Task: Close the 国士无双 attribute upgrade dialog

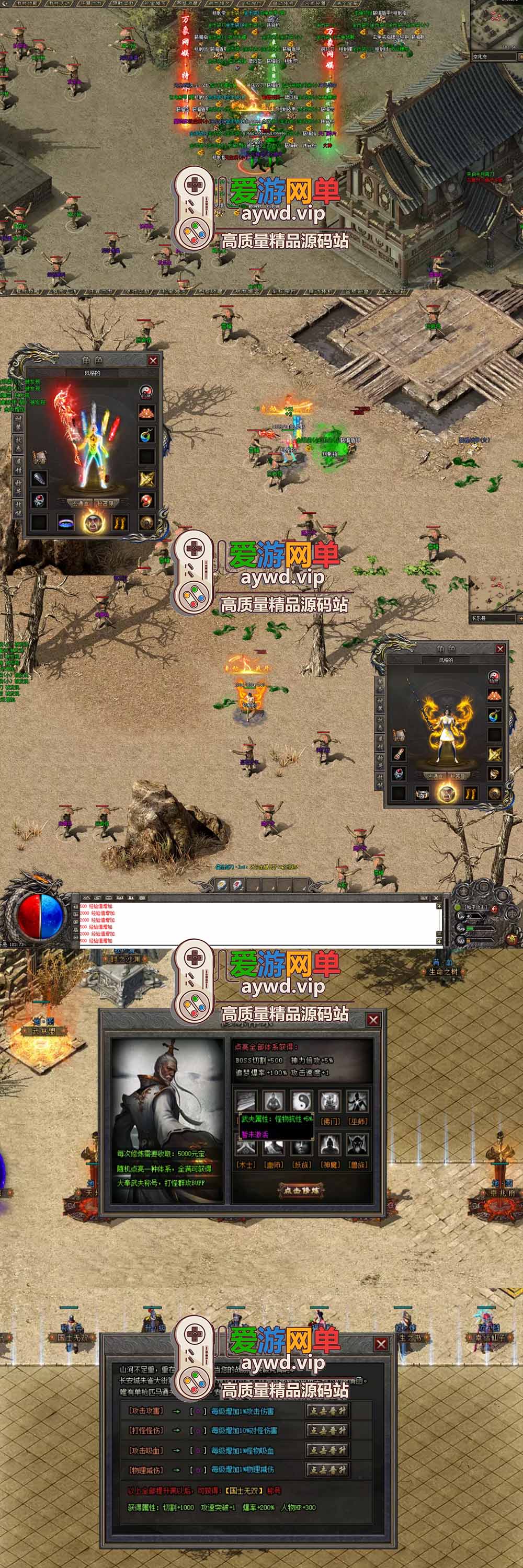Action: [x=381, y=1343]
